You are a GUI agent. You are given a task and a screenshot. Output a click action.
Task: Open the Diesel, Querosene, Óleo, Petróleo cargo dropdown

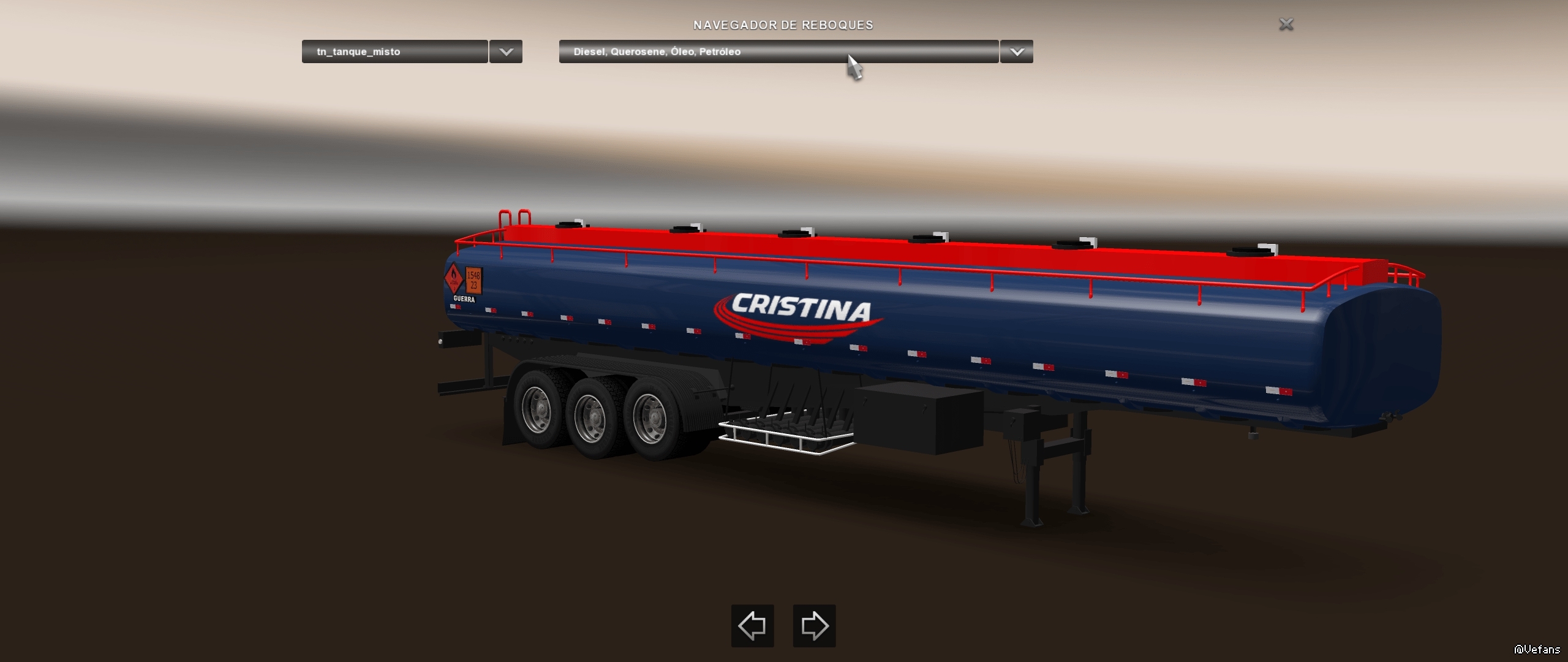pyautogui.click(x=778, y=51)
